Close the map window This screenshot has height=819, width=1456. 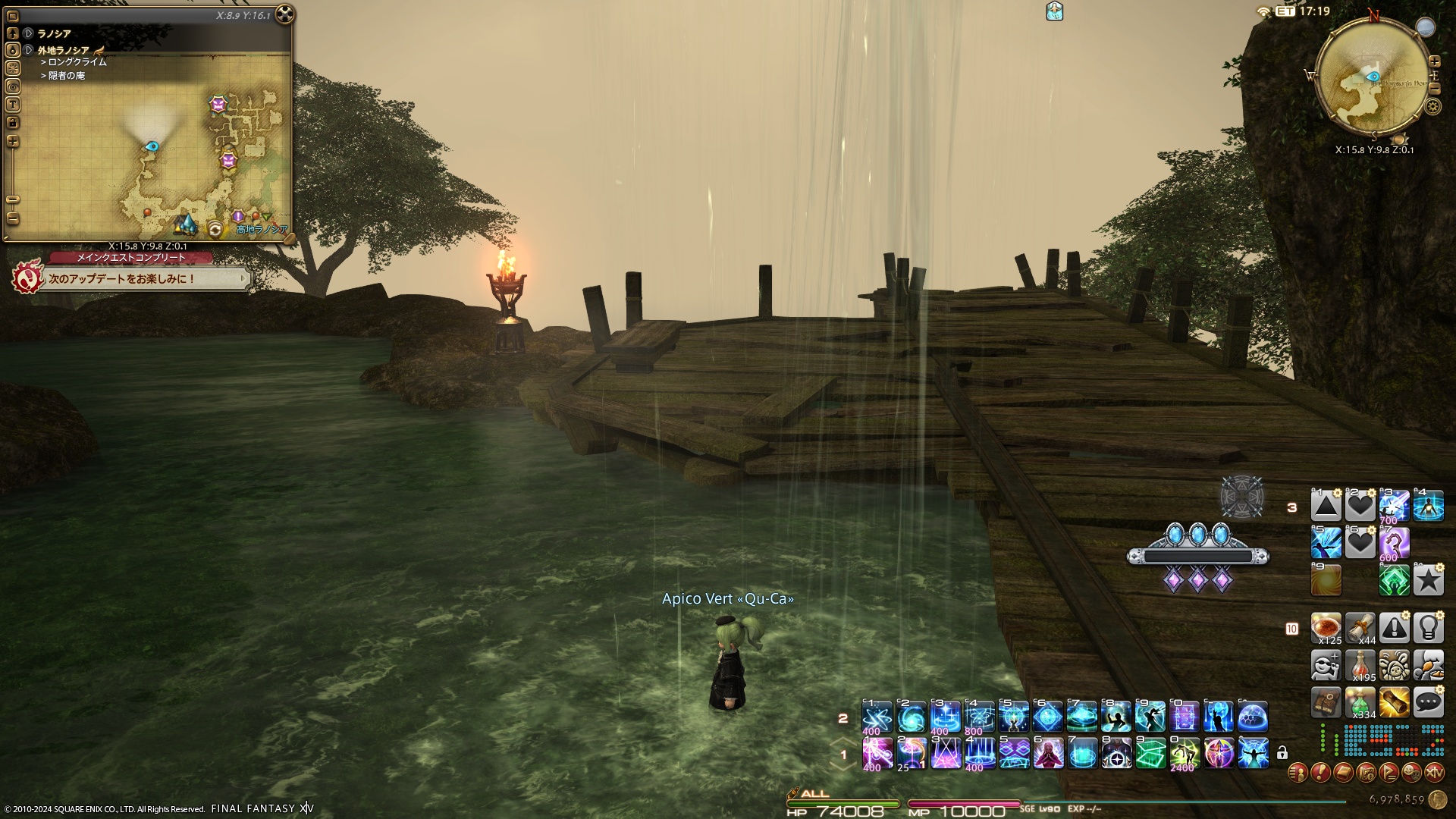284,14
